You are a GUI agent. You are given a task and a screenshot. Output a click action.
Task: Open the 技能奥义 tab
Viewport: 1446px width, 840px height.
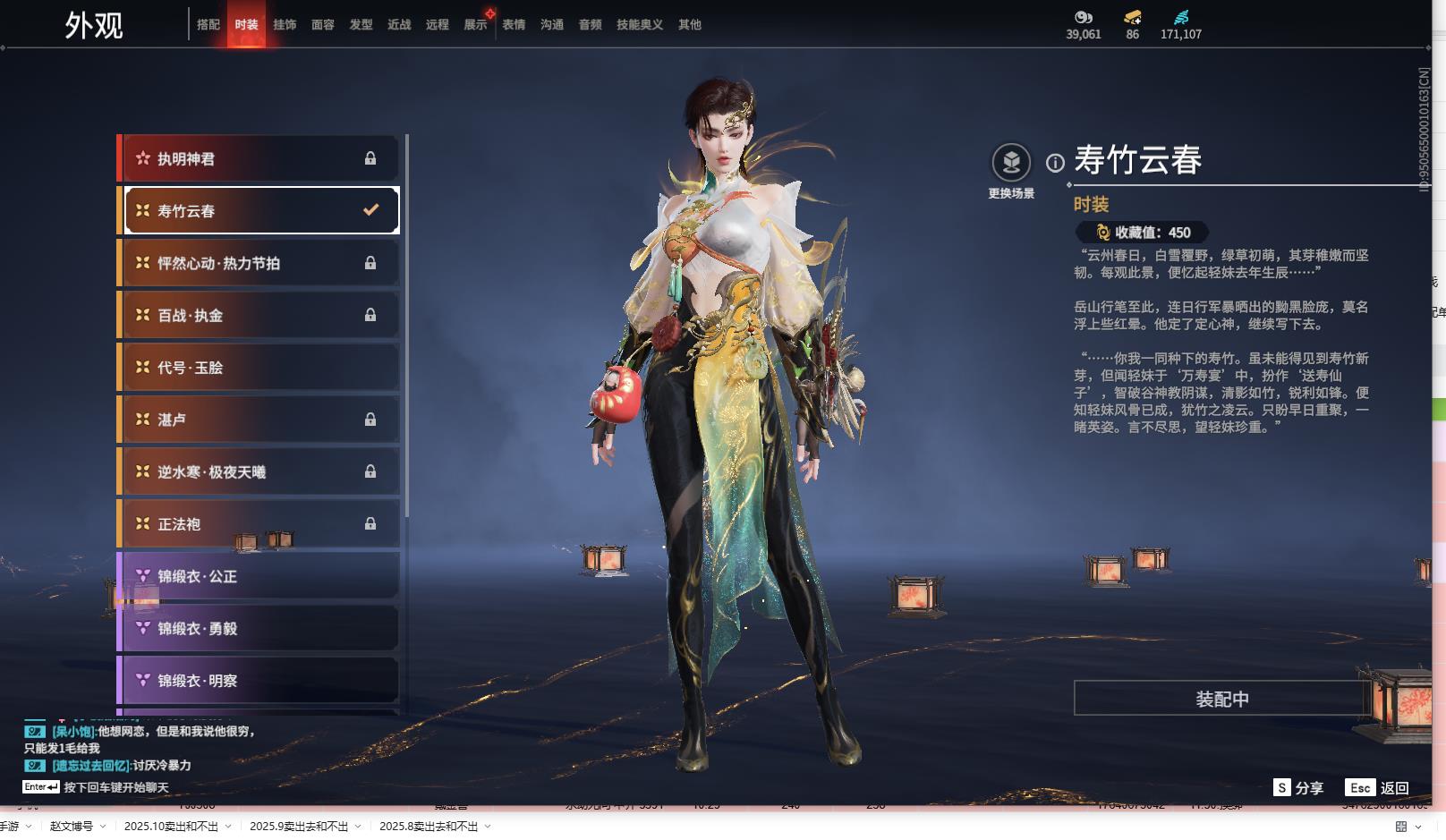640,25
